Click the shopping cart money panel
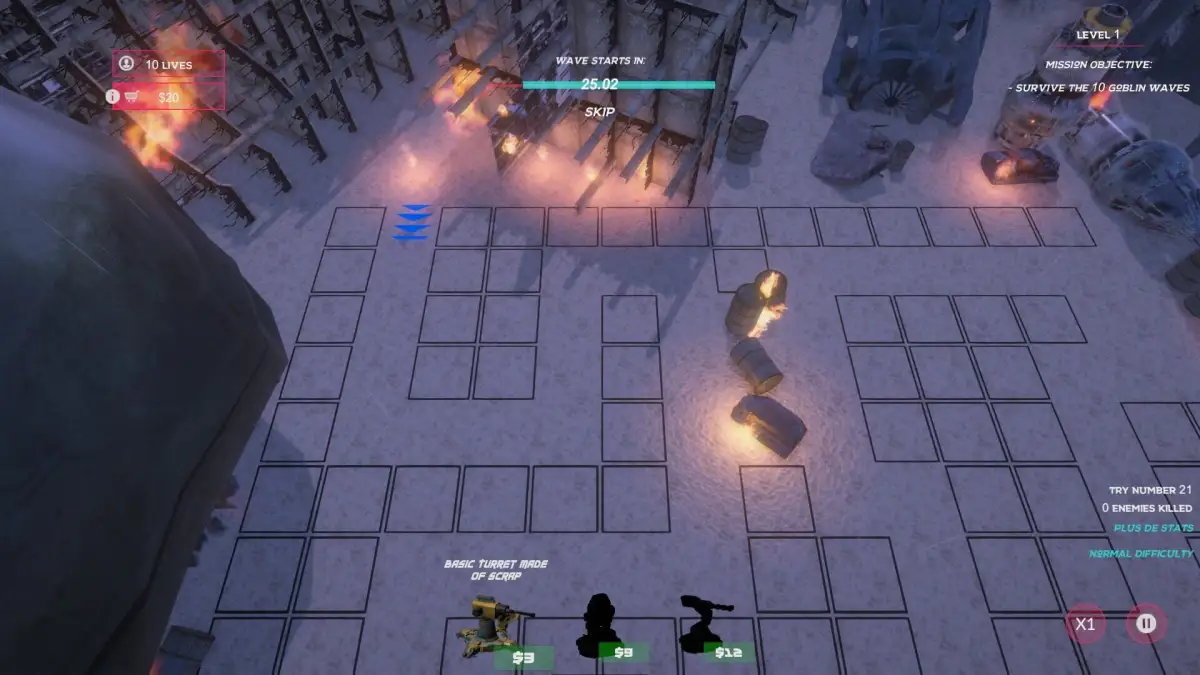This screenshot has height=675, width=1200. tap(167, 97)
